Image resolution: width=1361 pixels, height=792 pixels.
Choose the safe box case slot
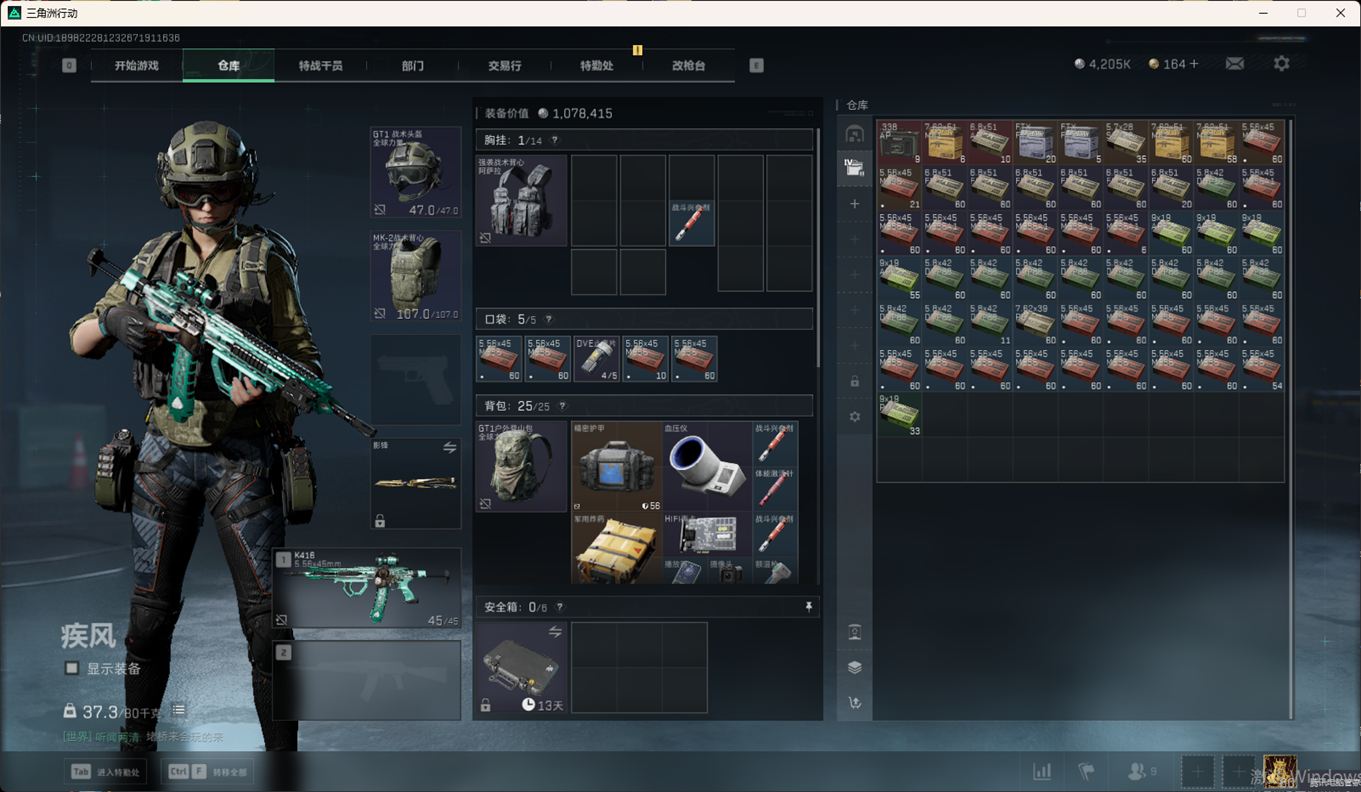pos(520,667)
